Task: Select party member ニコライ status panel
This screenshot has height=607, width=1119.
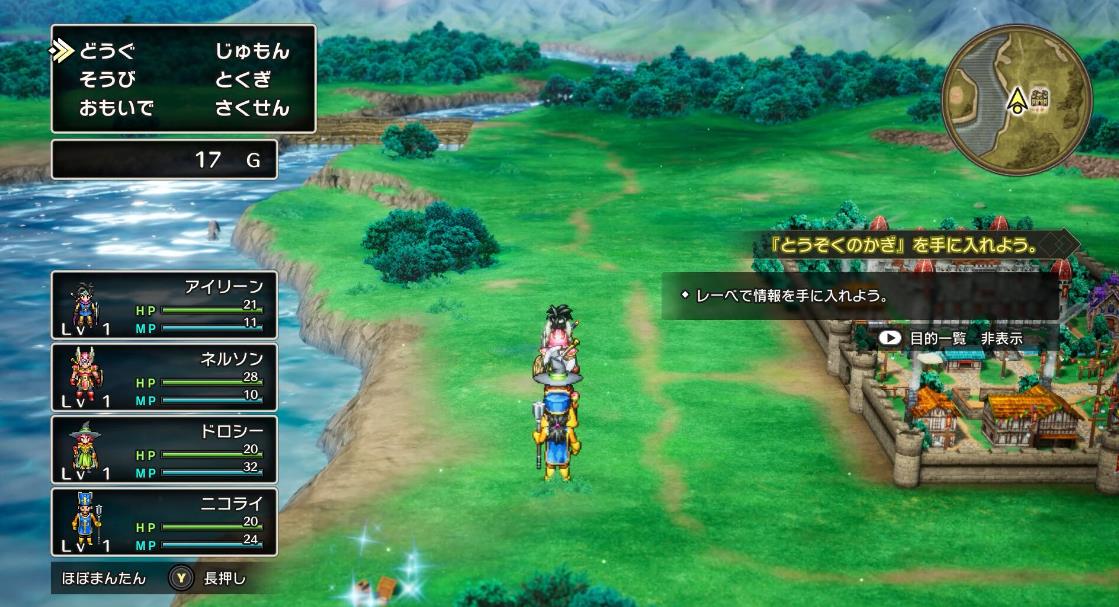Action: [x=164, y=521]
